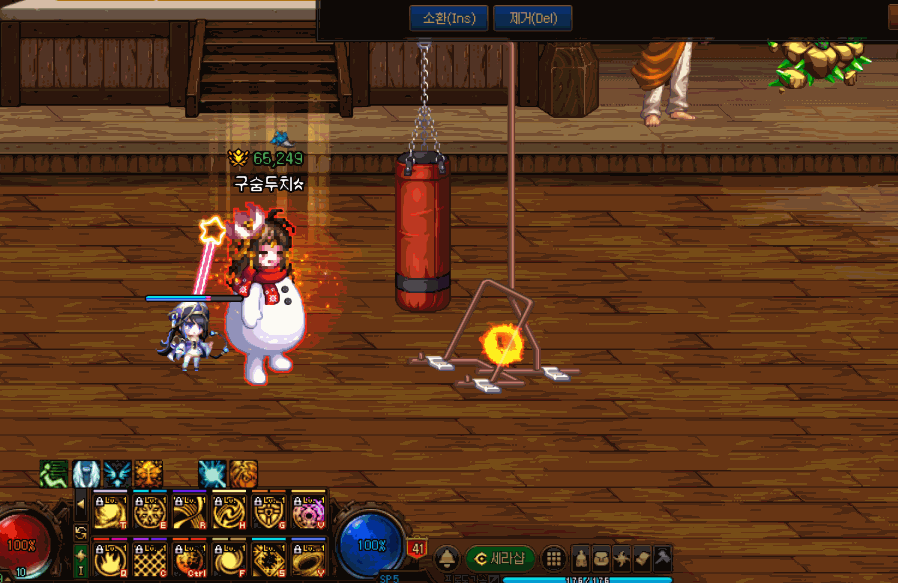Use the pink ring skill on V
This screenshot has width=898, height=583.
coord(309,510)
